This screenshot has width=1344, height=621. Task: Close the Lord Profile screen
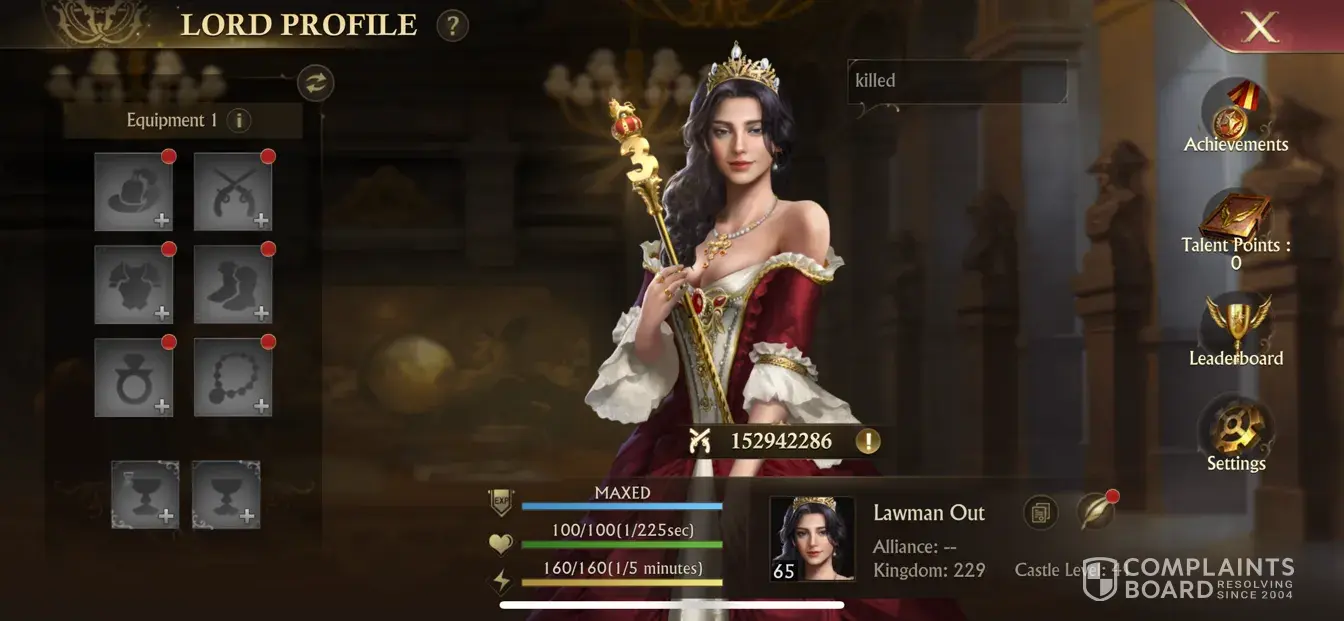[x=1260, y=27]
